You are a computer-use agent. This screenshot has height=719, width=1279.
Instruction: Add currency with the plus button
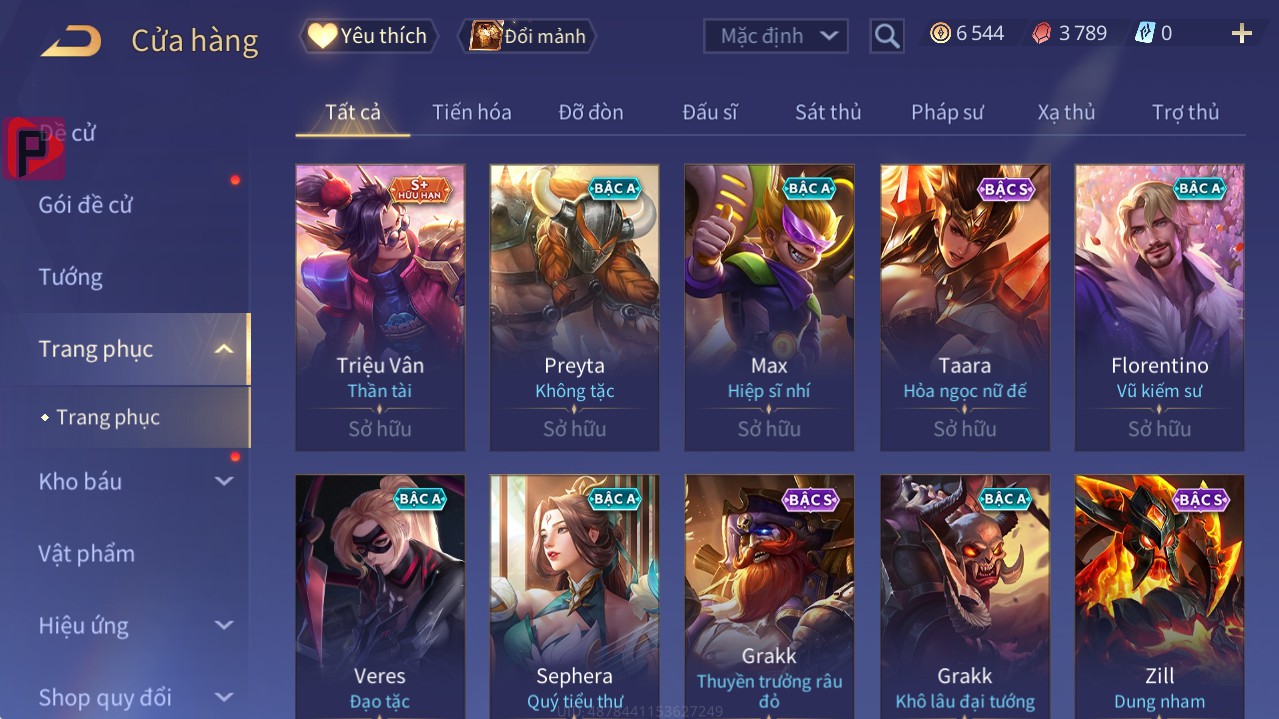pyautogui.click(x=1241, y=34)
